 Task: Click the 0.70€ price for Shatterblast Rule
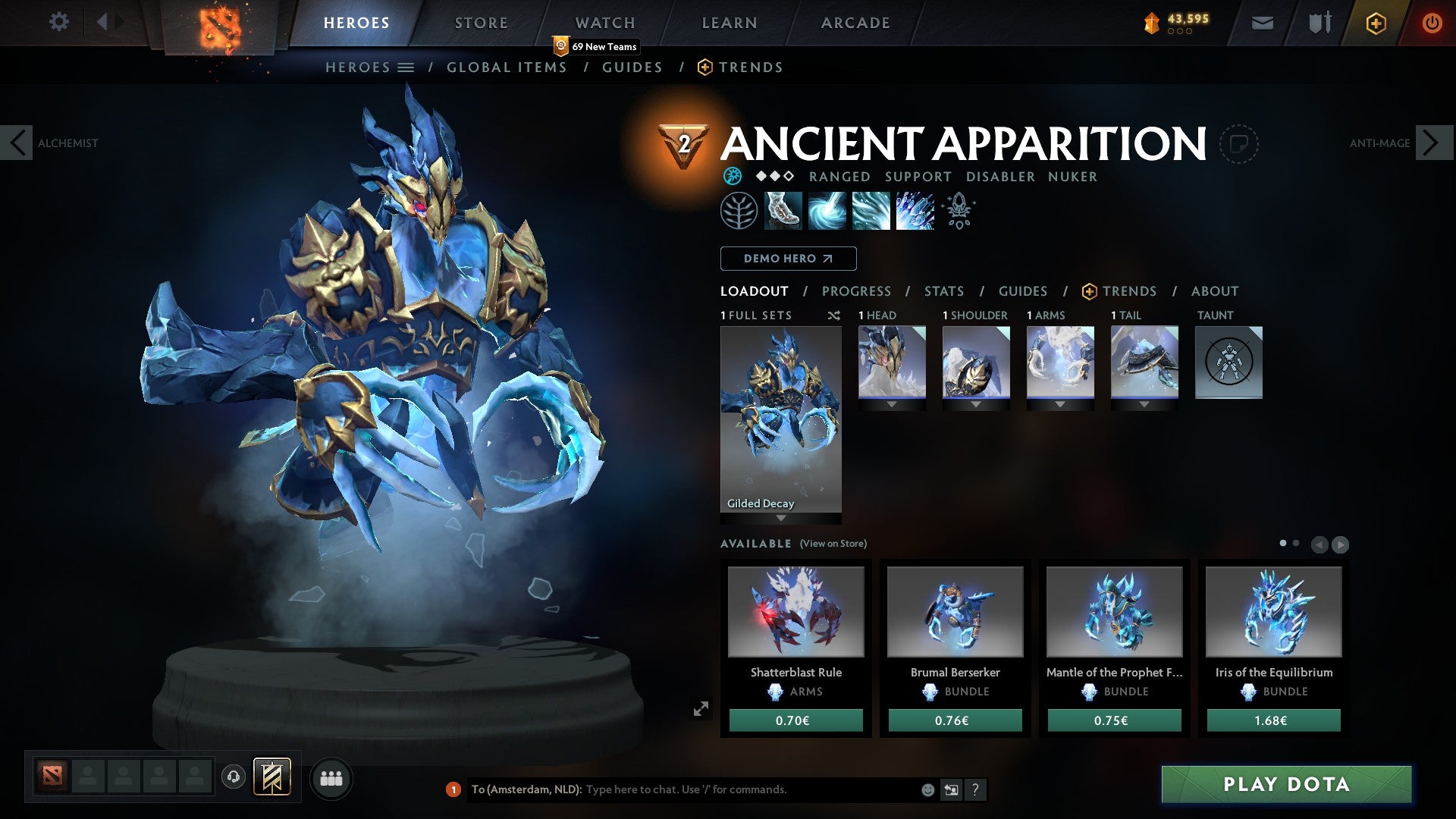coord(795,720)
